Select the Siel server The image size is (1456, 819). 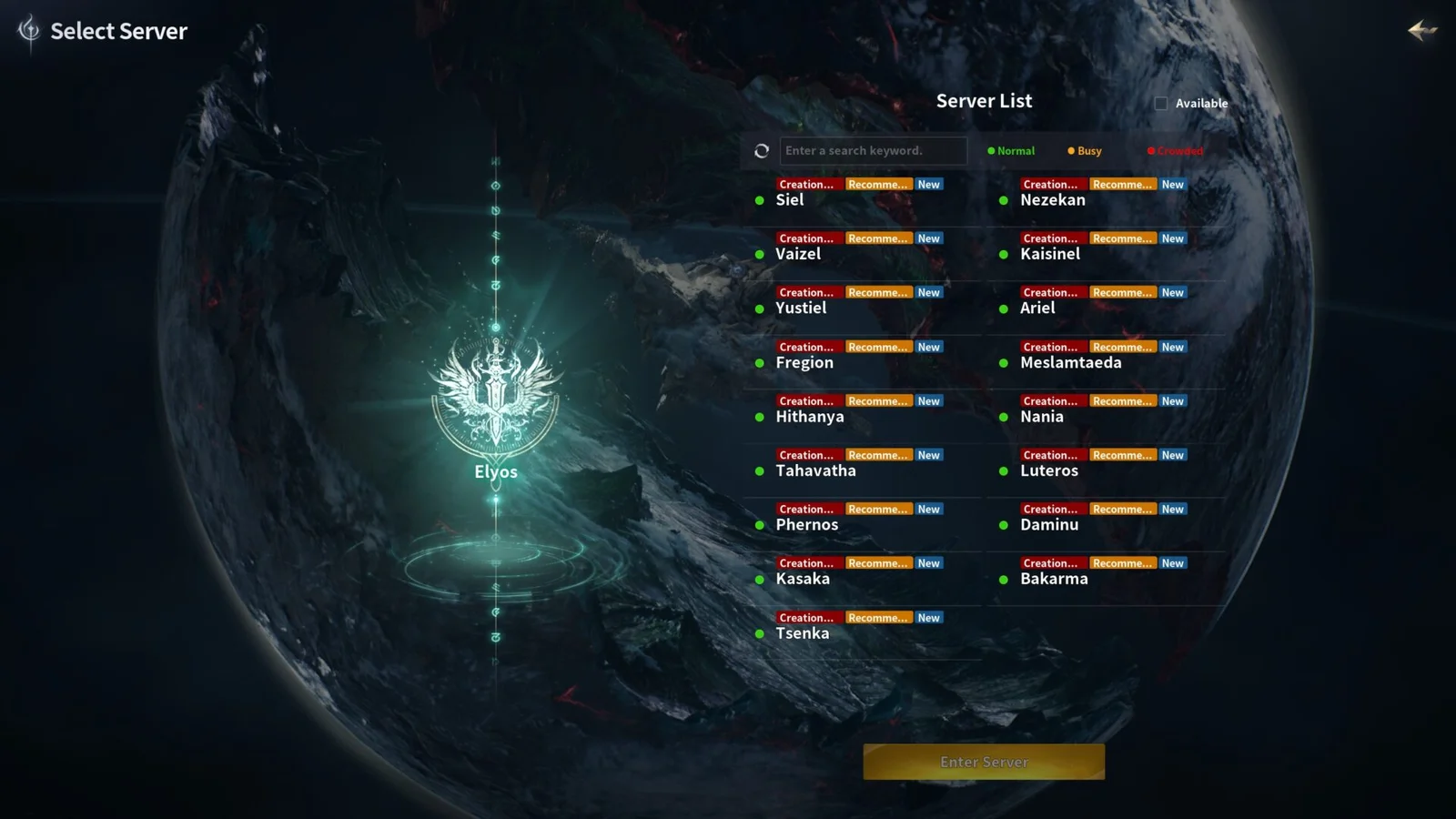click(790, 200)
